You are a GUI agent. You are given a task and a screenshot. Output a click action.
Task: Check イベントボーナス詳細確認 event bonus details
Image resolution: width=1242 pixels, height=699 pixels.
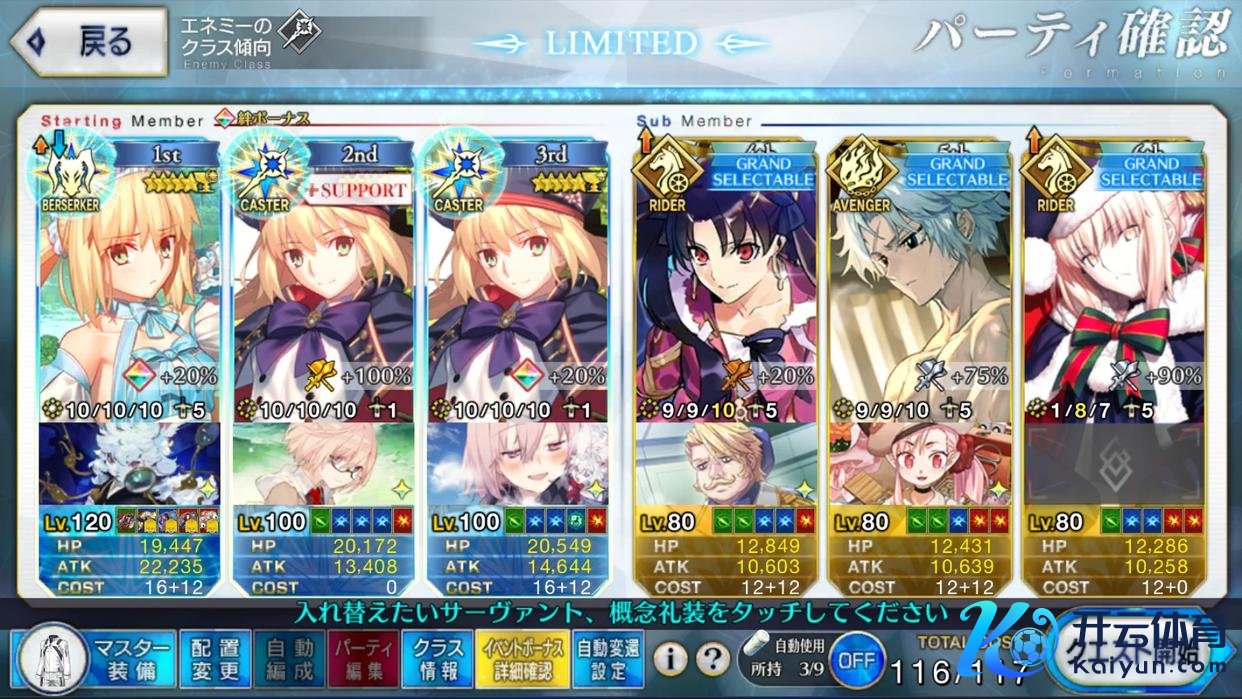click(520, 657)
